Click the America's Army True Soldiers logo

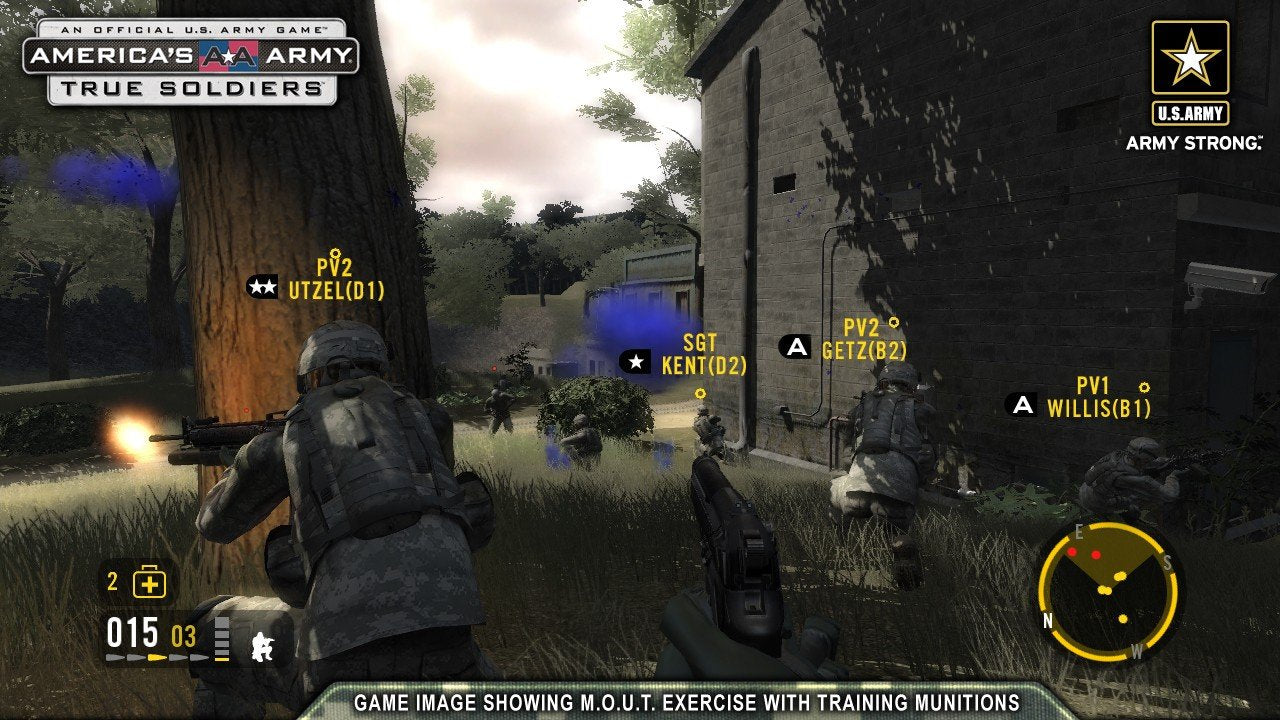[191, 61]
